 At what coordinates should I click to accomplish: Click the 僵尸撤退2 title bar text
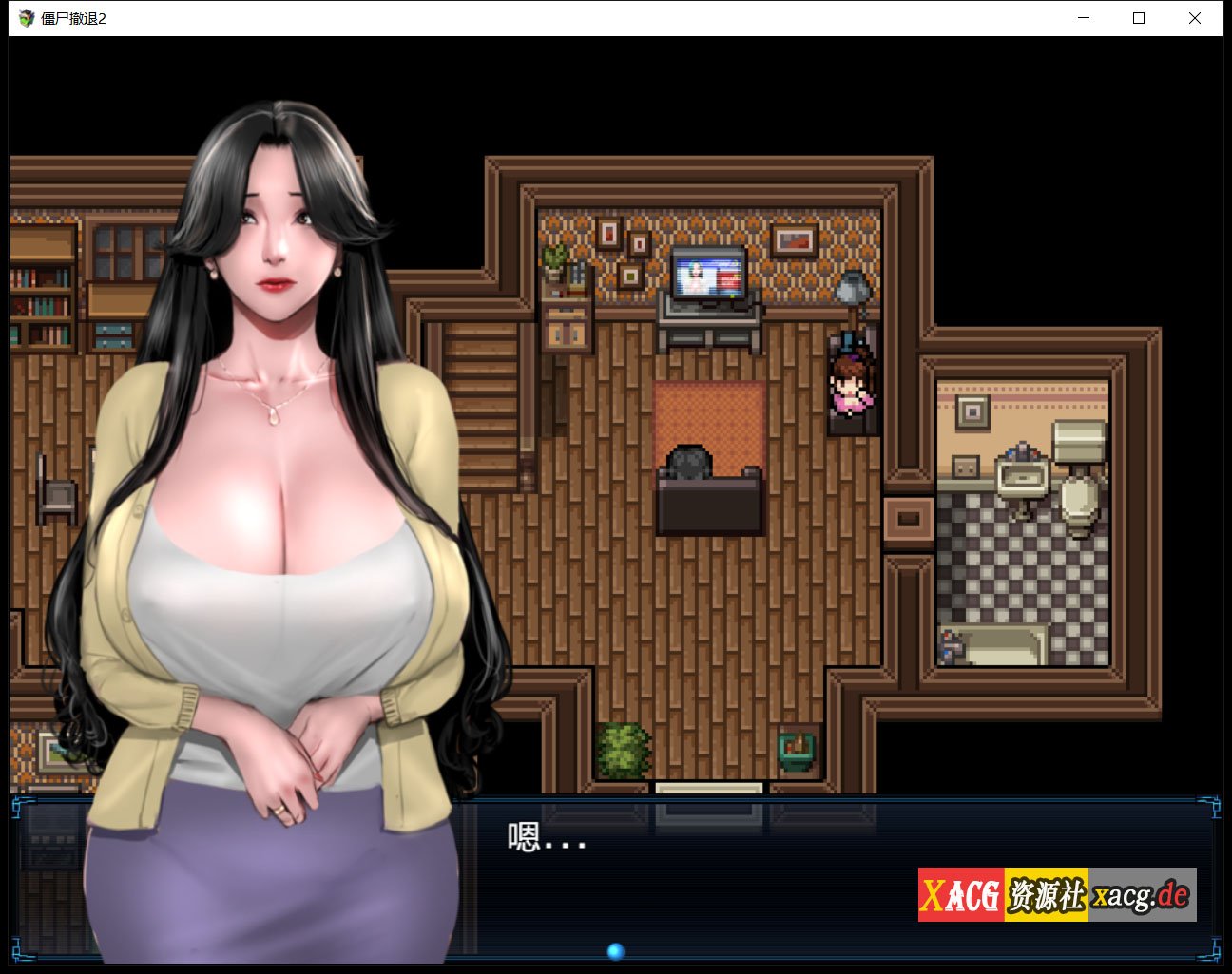coord(67,15)
